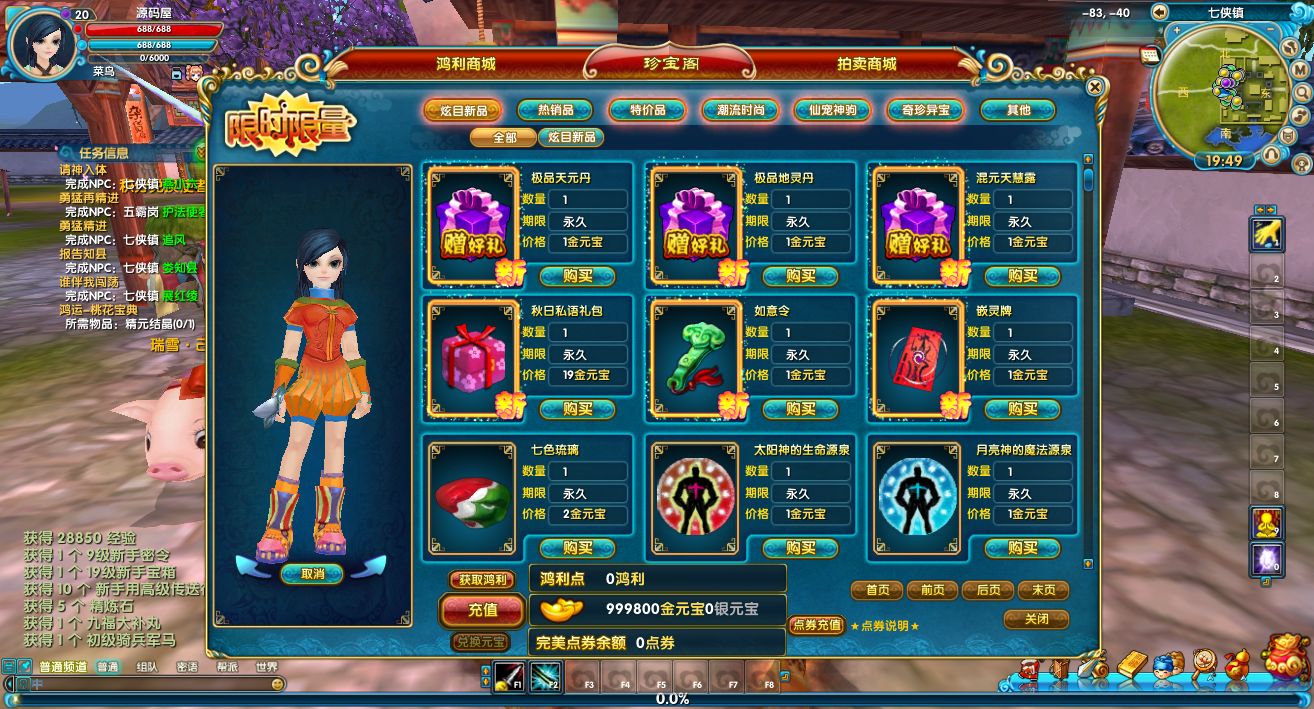Purchase the 如意令 item
1314x709 pixels.
point(800,409)
